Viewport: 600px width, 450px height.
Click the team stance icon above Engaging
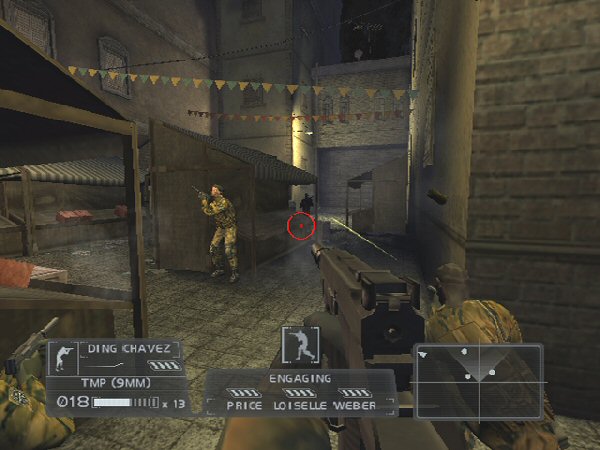click(299, 345)
